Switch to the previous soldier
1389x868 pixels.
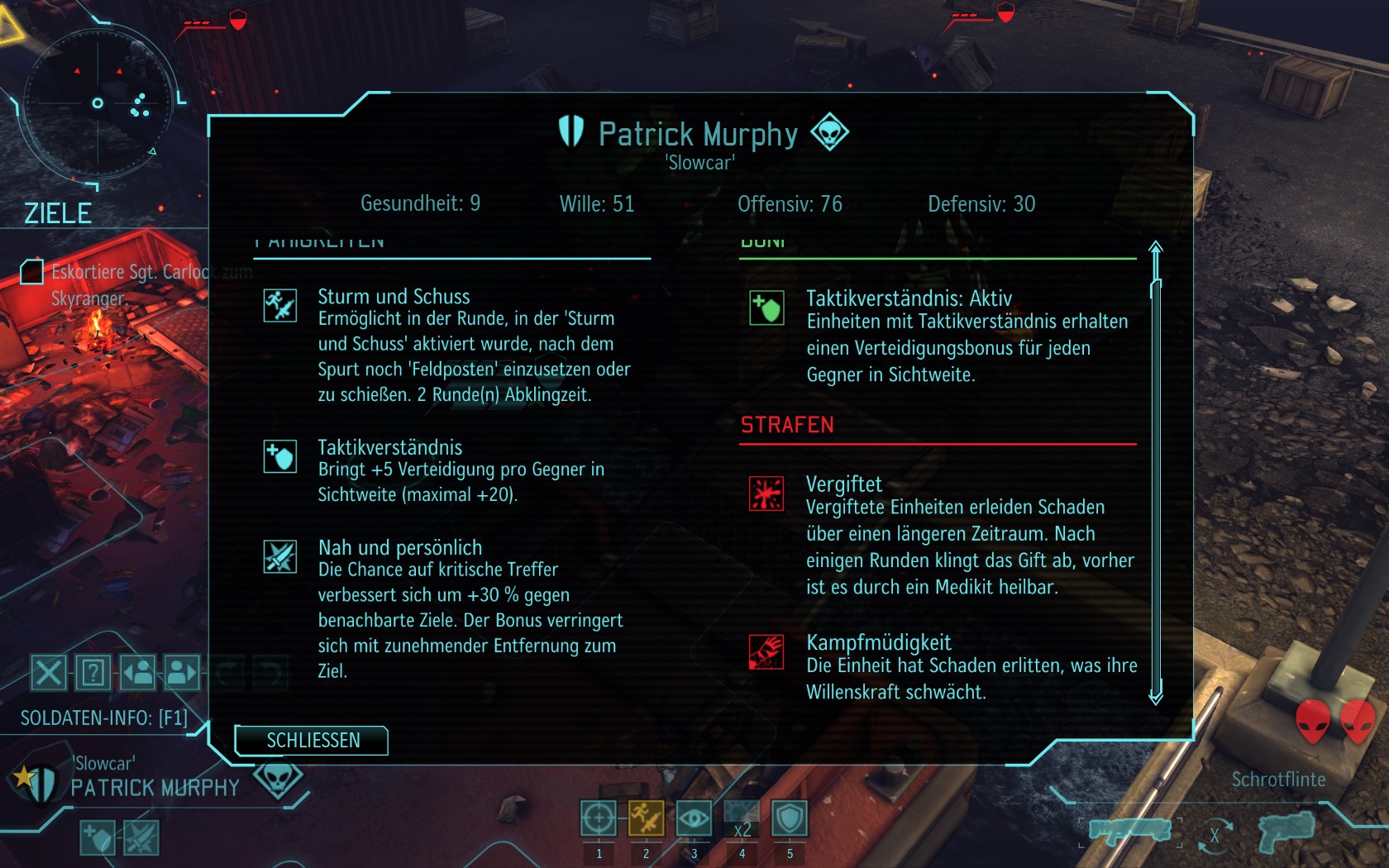(x=138, y=672)
